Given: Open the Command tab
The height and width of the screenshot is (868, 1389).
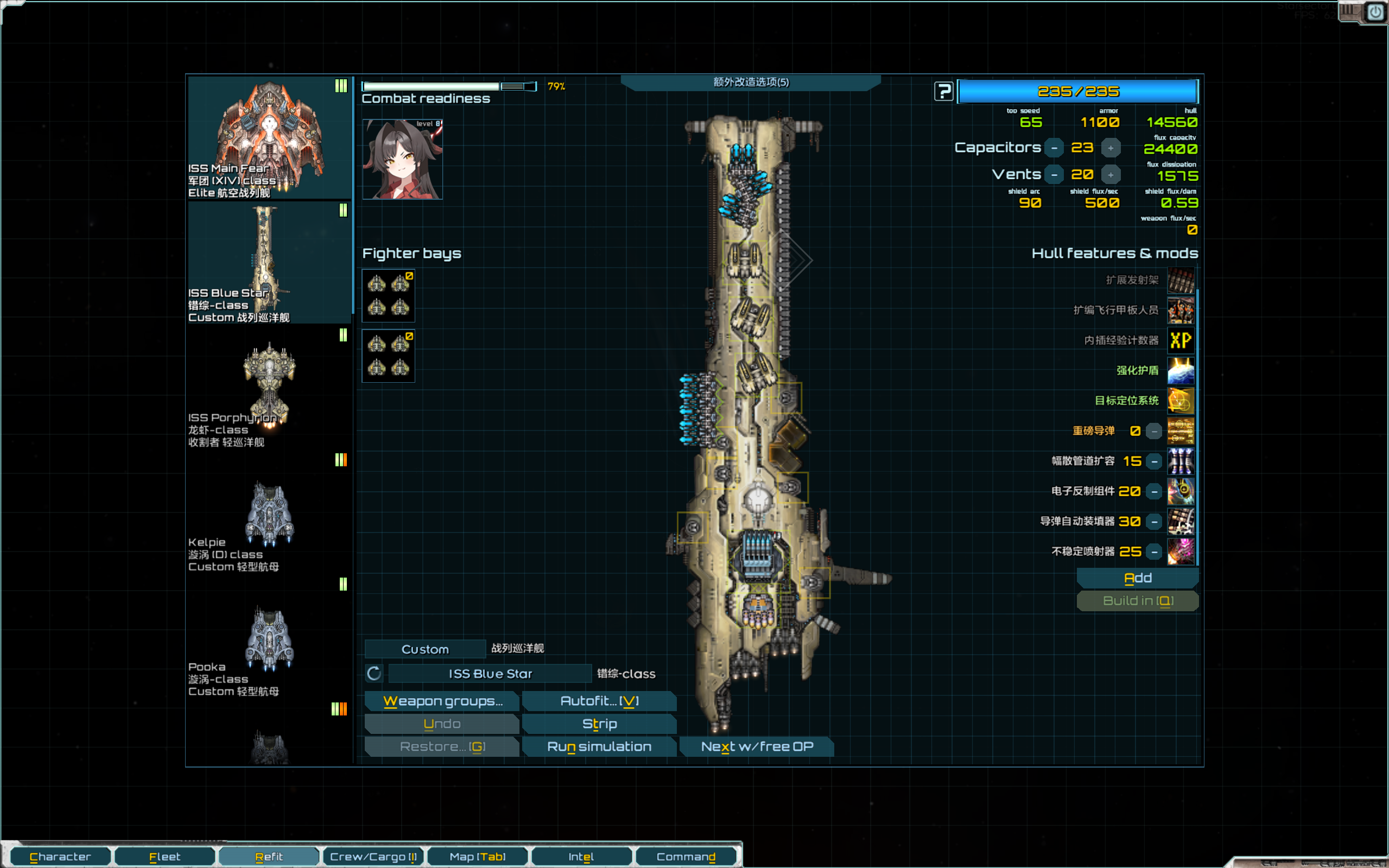Looking at the screenshot, I should point(686,857).
